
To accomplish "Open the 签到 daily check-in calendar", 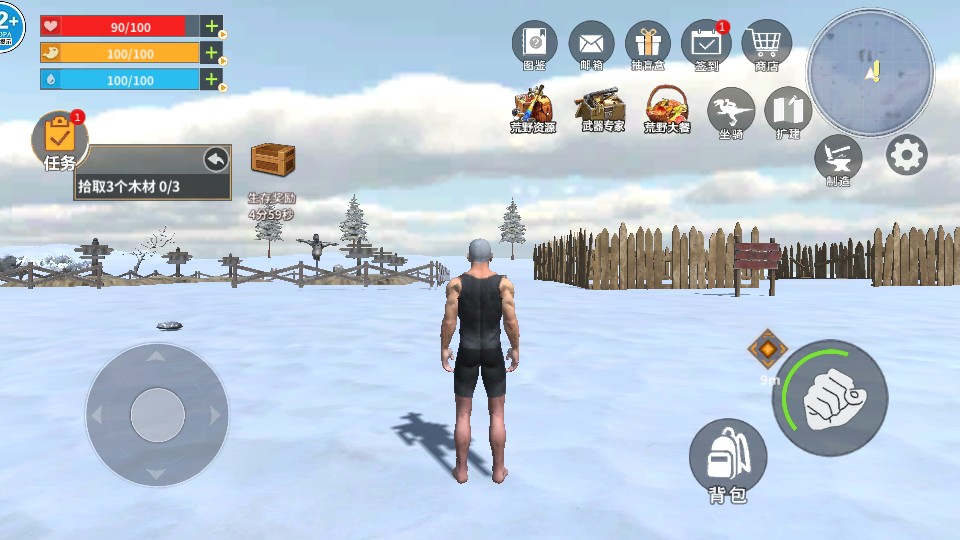I will (x=706, y=44).
